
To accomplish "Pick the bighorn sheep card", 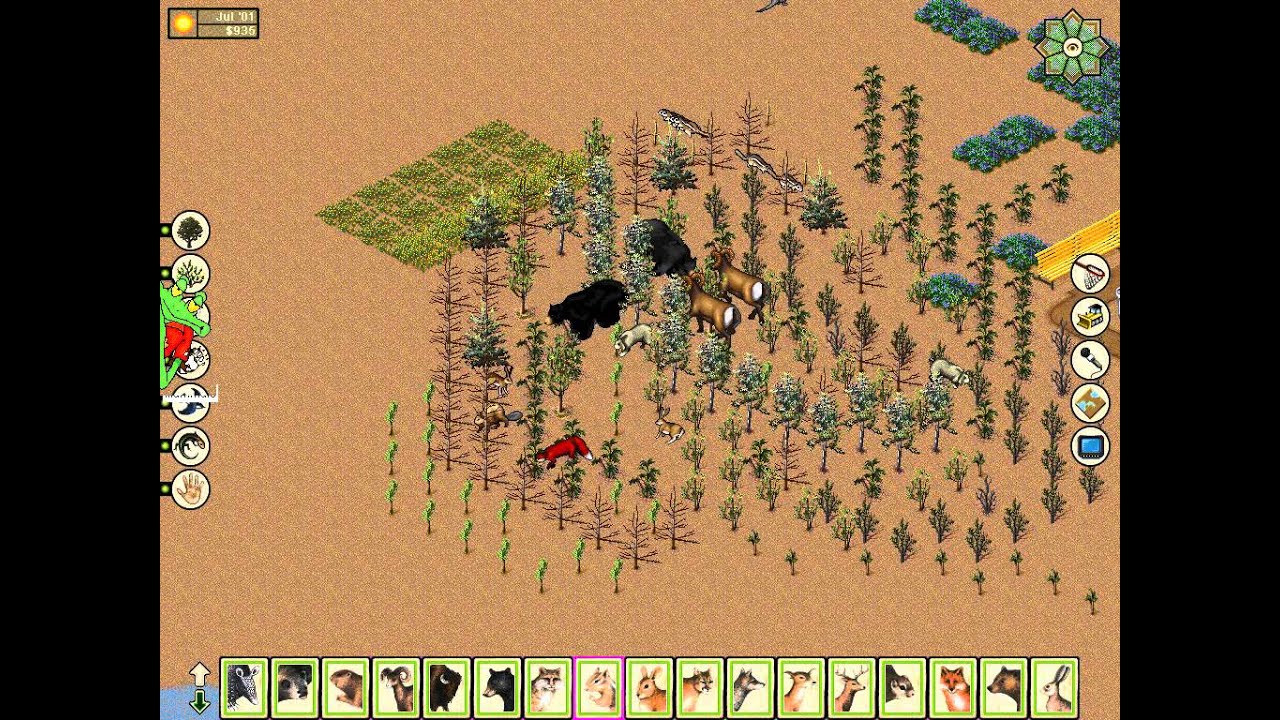I will (396, 687).
